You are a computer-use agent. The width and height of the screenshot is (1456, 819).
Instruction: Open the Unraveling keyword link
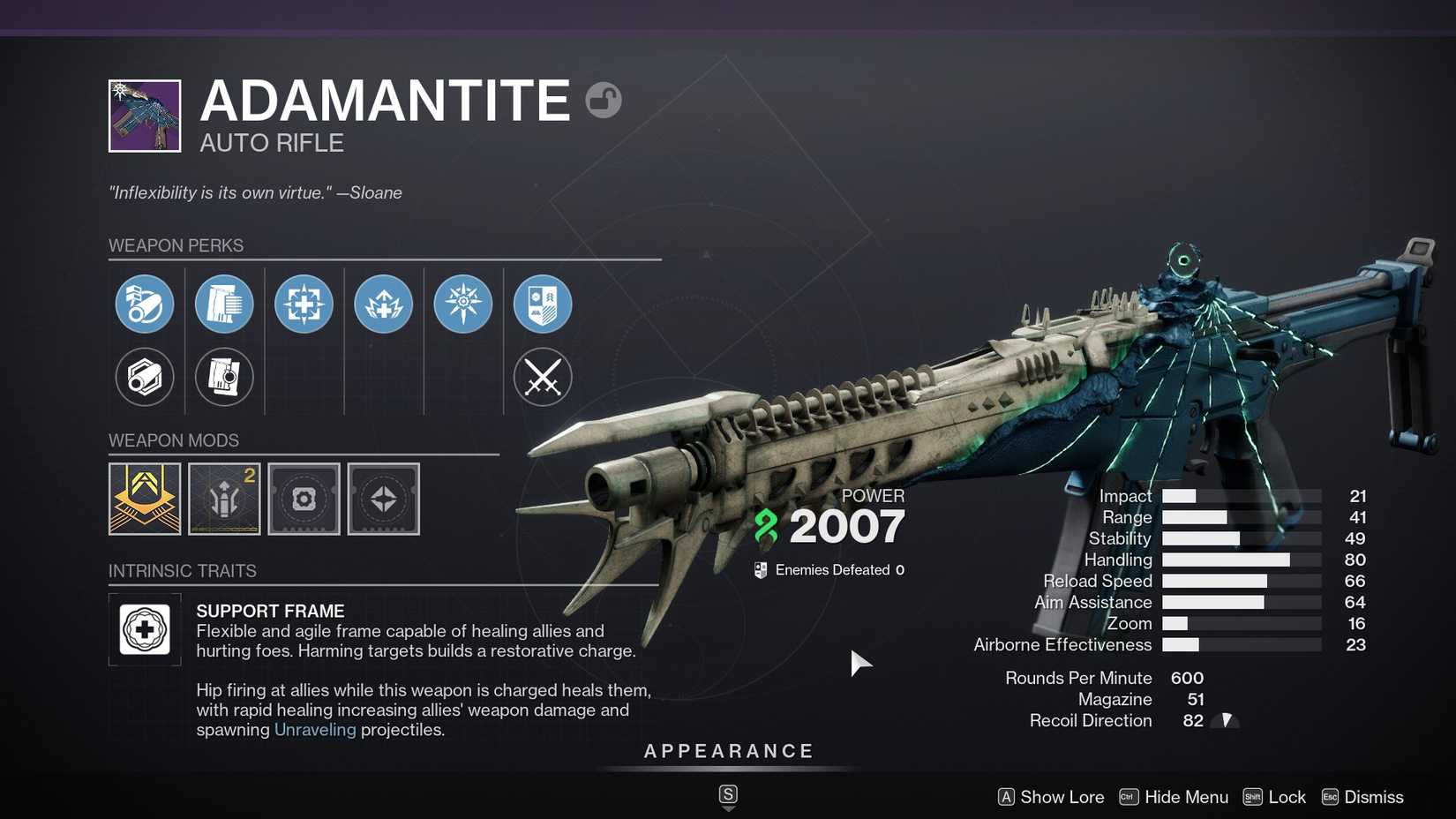315,730
